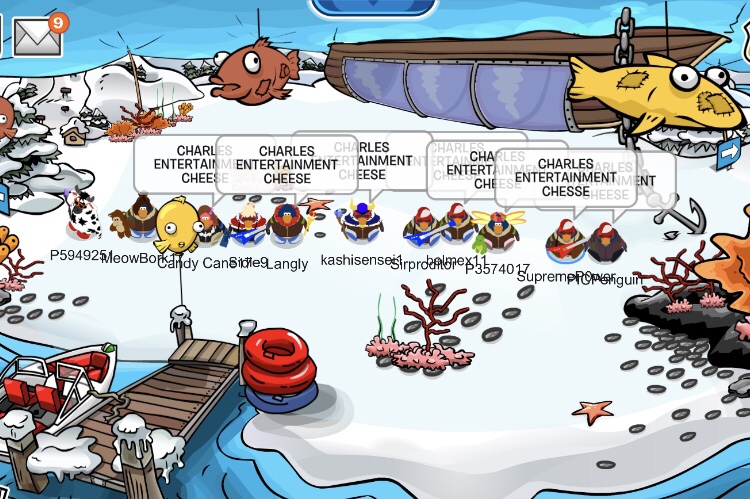
Task: Expand the blue pull-down tab at top
Action: [x=373, y=8]
